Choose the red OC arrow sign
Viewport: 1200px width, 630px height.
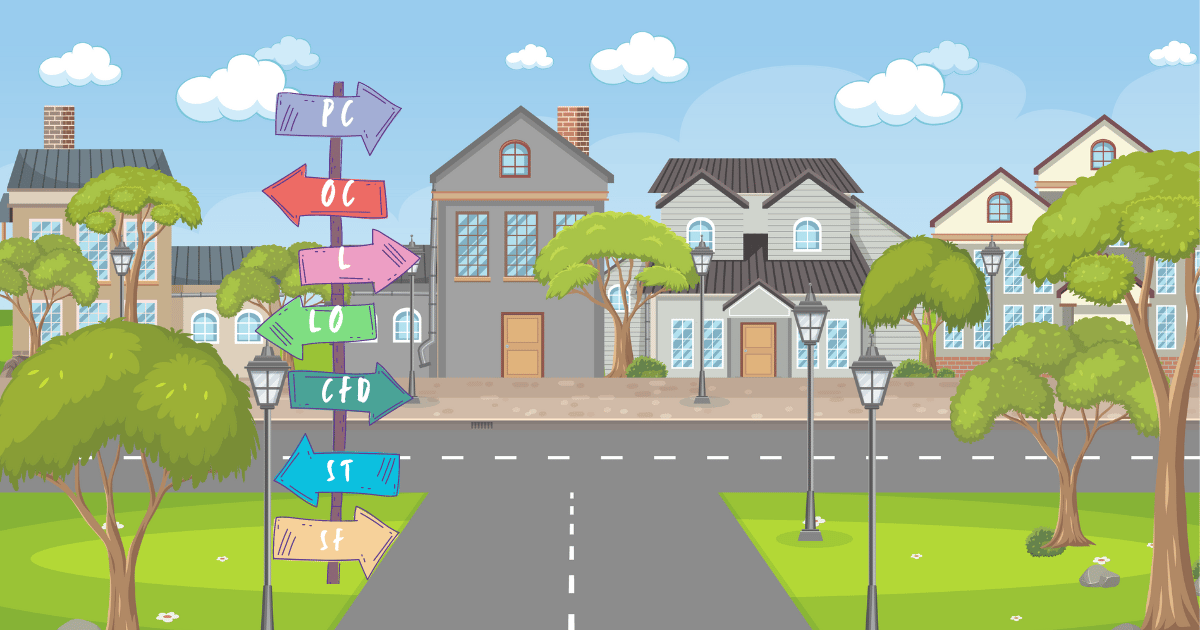tap(327, 195)
